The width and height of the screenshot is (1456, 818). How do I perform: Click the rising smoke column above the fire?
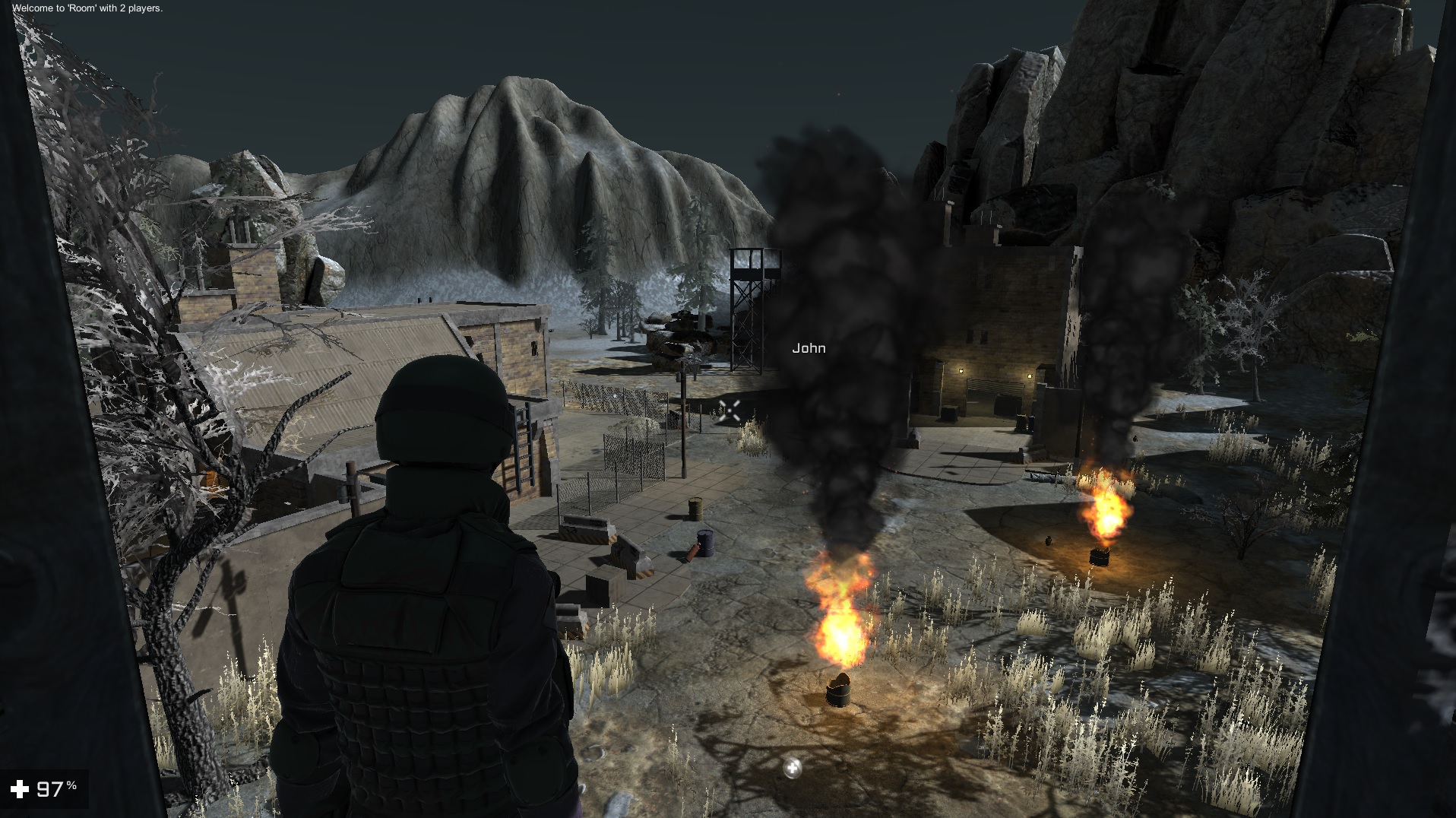(x=844, y=304)
